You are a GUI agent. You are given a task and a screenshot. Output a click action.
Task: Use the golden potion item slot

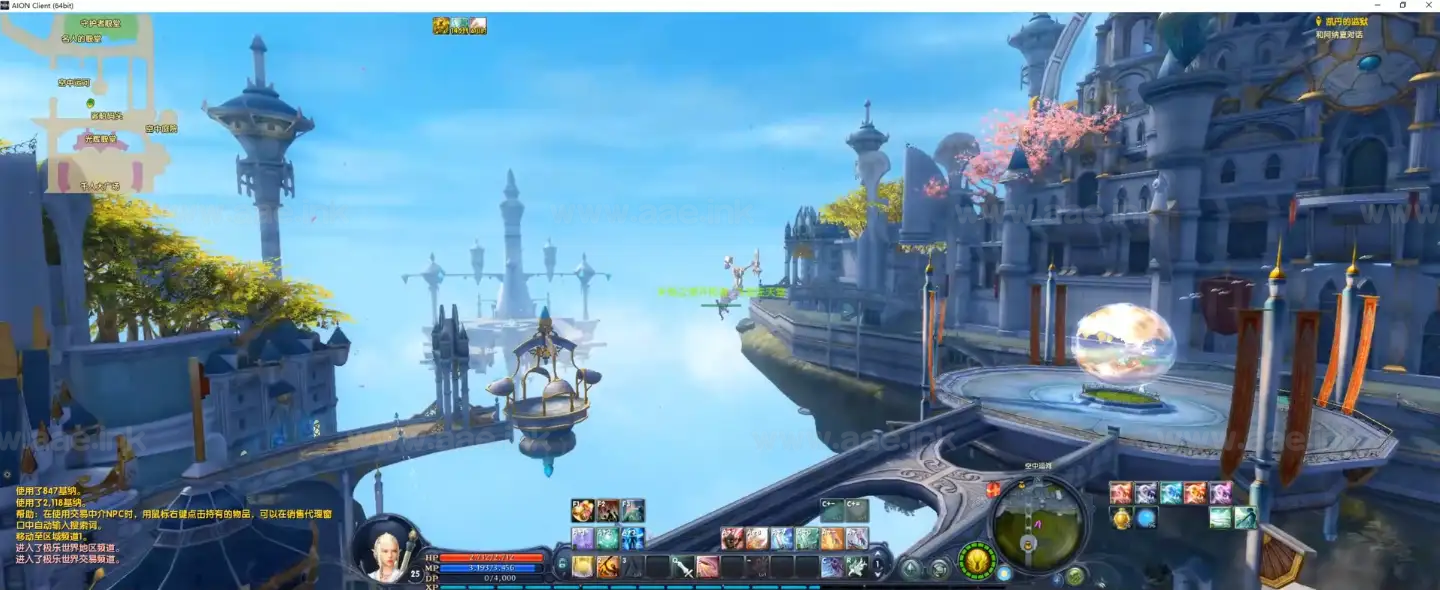click(x=1121, y=518)
